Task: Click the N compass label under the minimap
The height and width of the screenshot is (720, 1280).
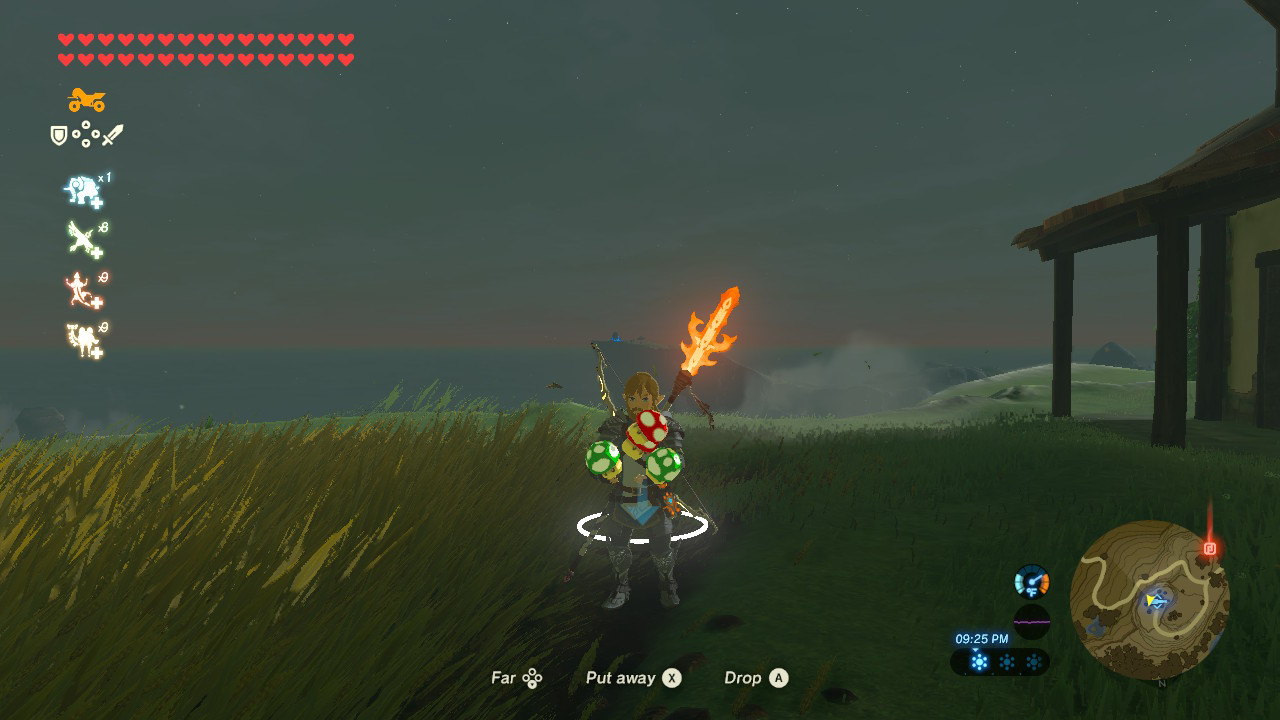Action: click(x=1162, y=684)
